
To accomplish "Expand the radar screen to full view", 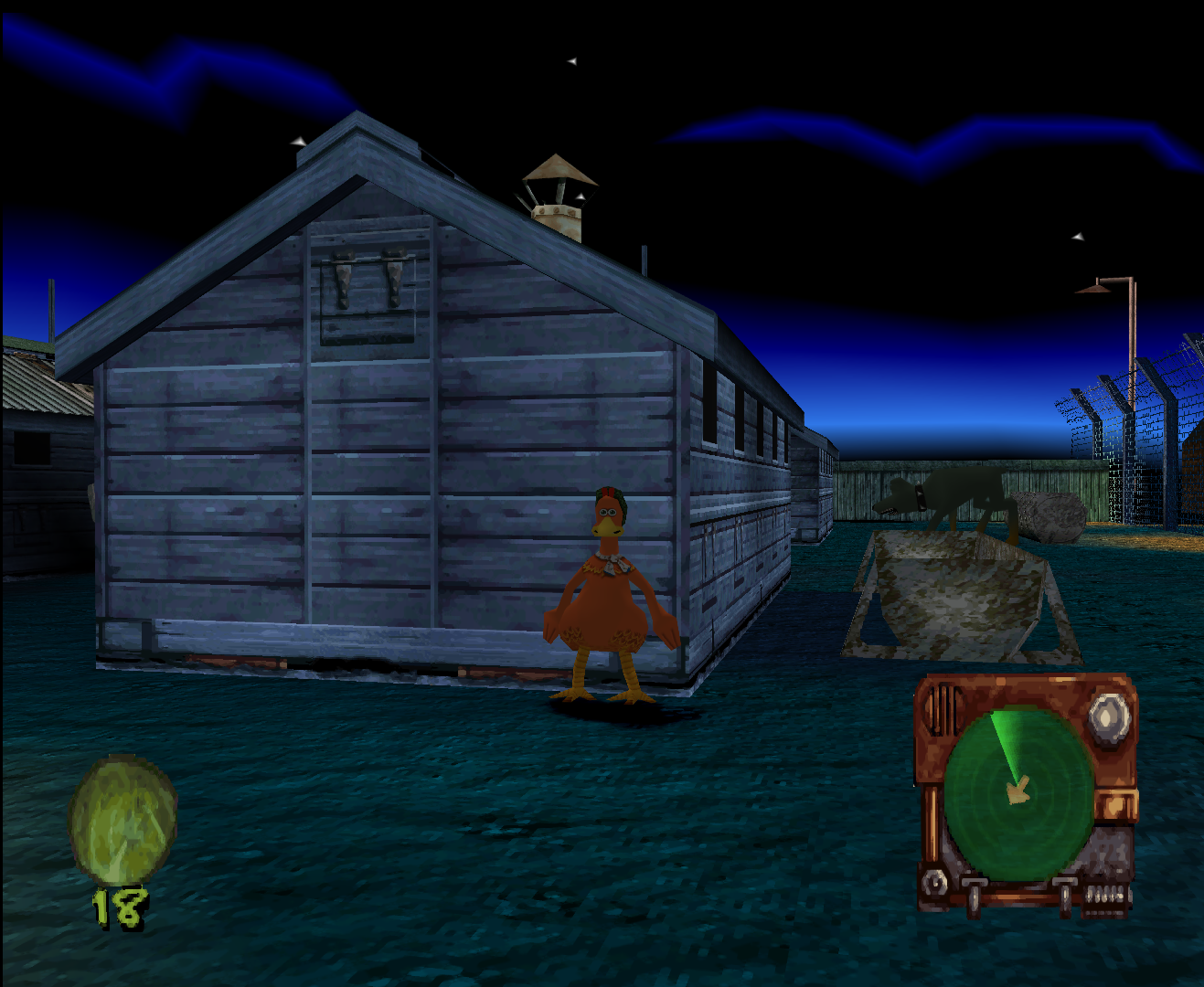I will (x=1019, y=795).
